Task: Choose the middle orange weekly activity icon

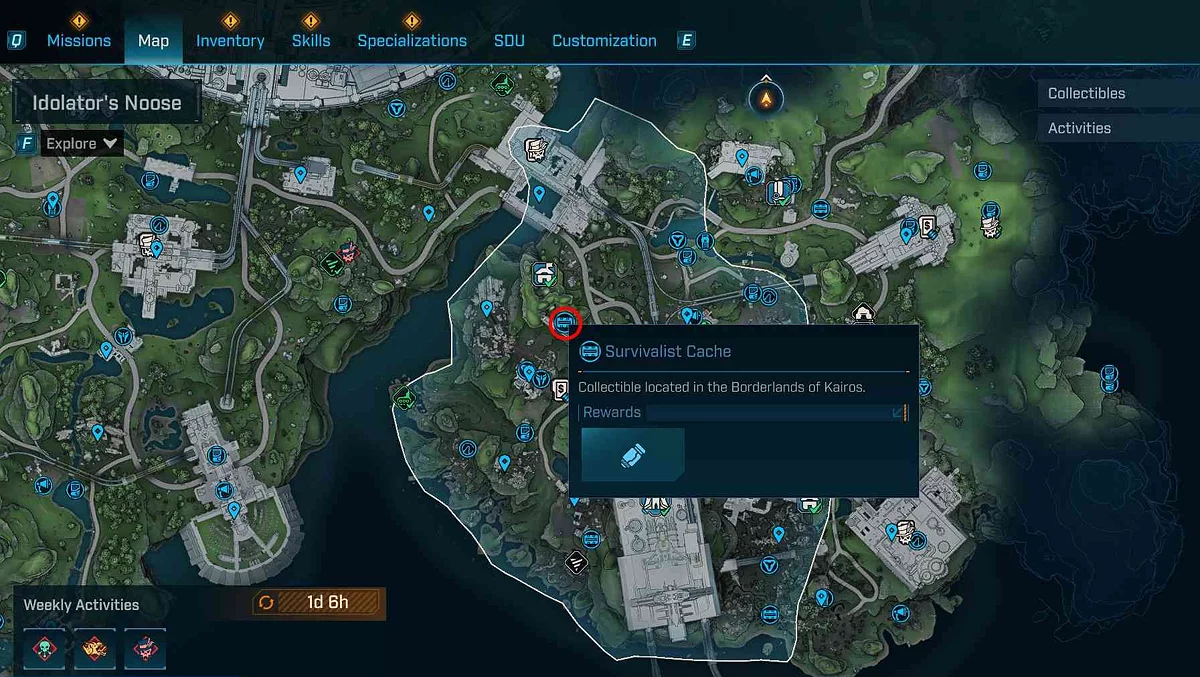Action: tap(95, 648)
